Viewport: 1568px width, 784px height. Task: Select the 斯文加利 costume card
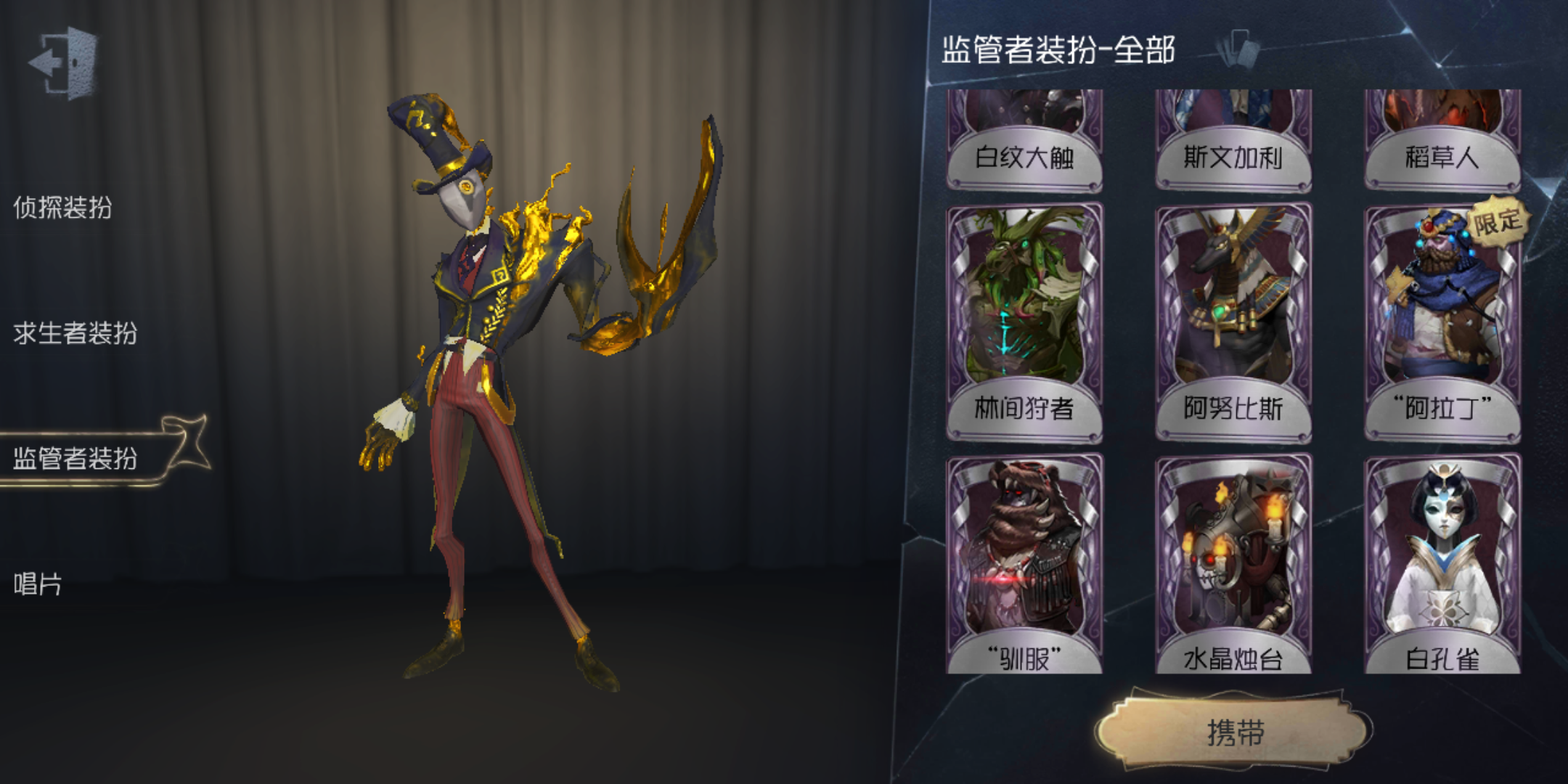[x=1236, y=138]
